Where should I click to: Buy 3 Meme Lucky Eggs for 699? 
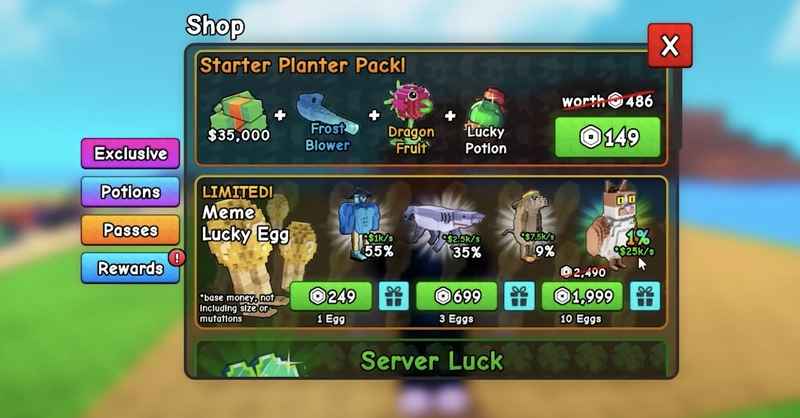(456, 297)
